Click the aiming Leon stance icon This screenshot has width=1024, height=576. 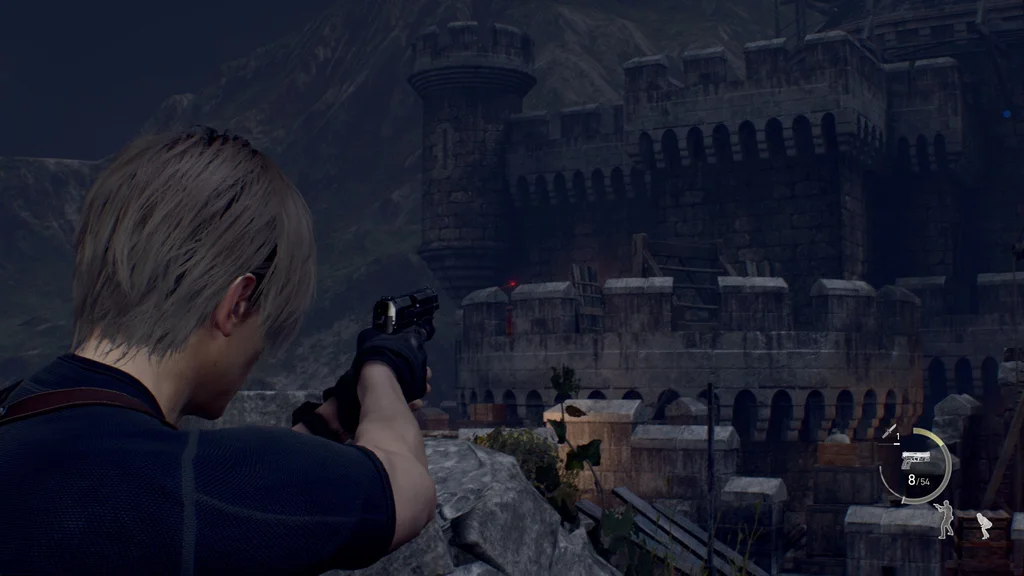944,519
